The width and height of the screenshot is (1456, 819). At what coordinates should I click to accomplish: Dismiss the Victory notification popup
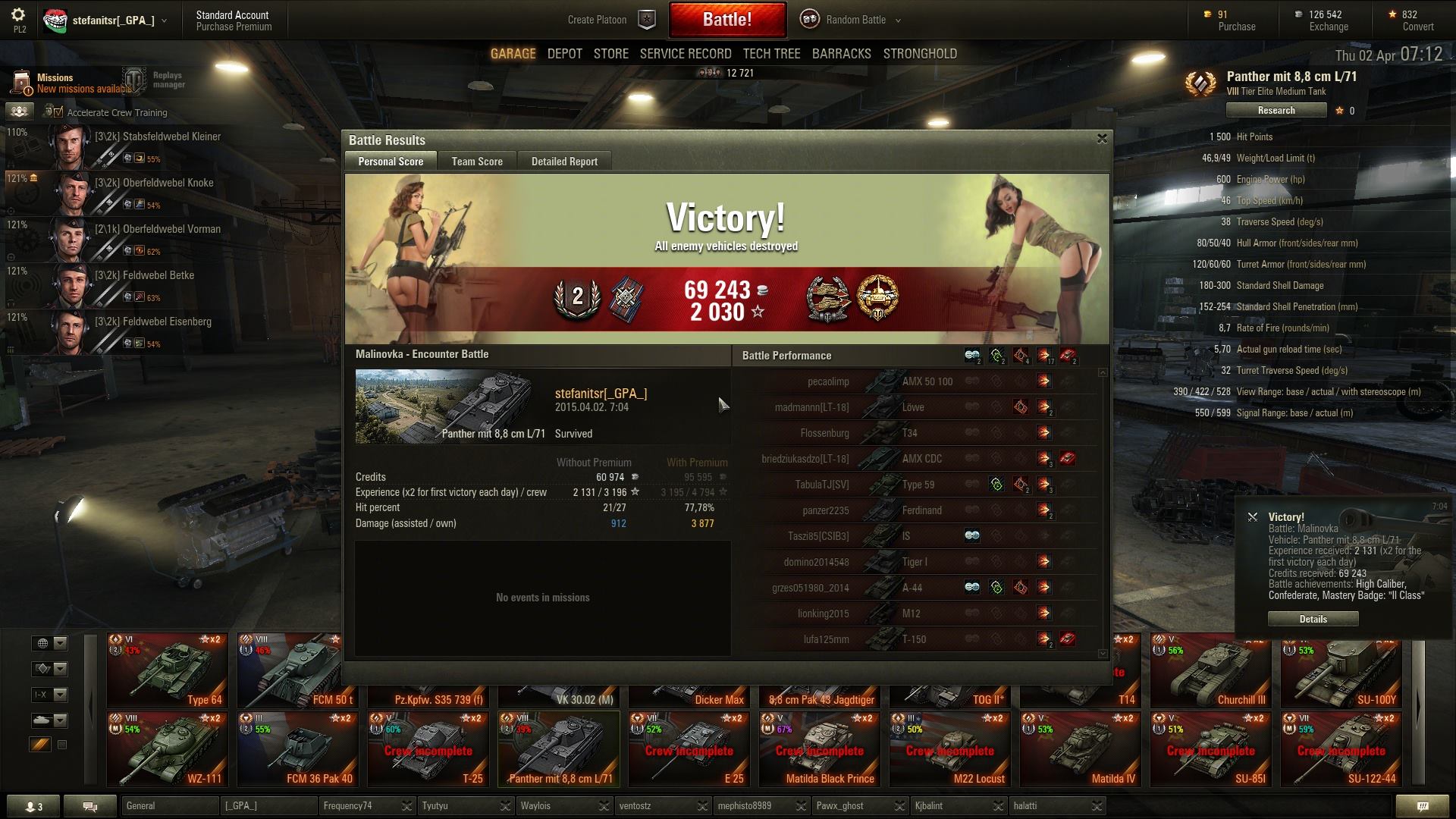click(x=1253, y=517)
